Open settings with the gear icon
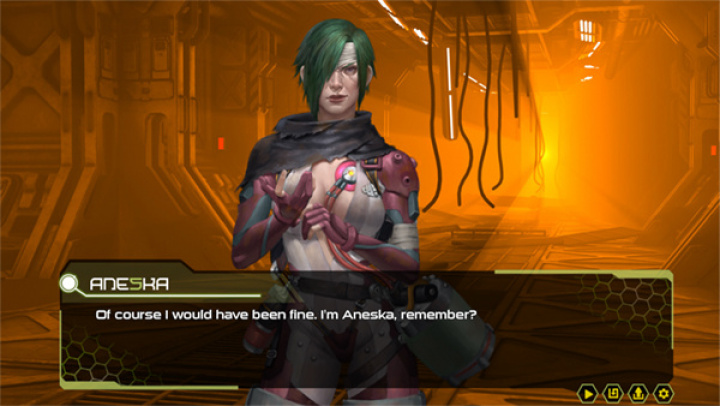This screenshot has height=406, width=720. coord(663,392)
